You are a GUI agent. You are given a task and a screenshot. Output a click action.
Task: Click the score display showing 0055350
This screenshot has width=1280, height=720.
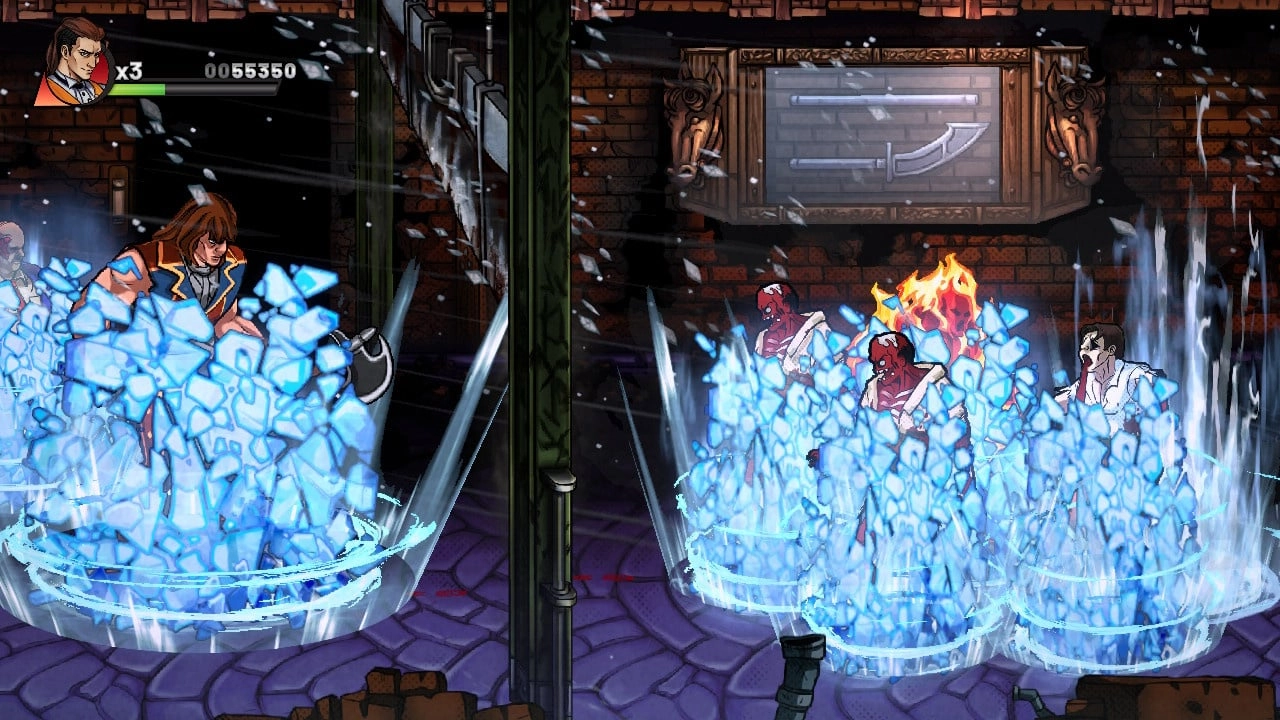[250, 70]
